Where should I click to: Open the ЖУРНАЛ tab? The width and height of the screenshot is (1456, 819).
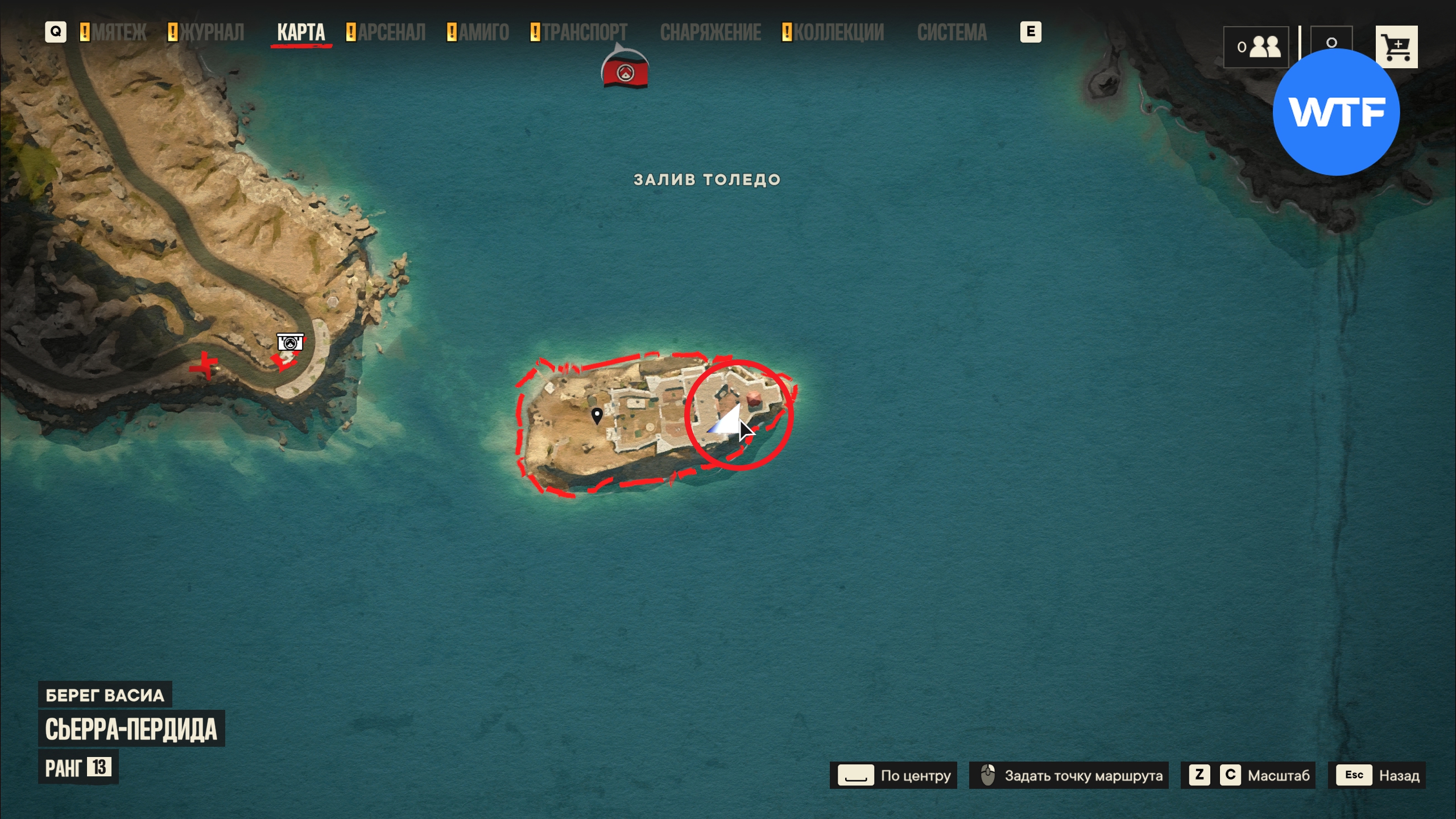point(212,32)
